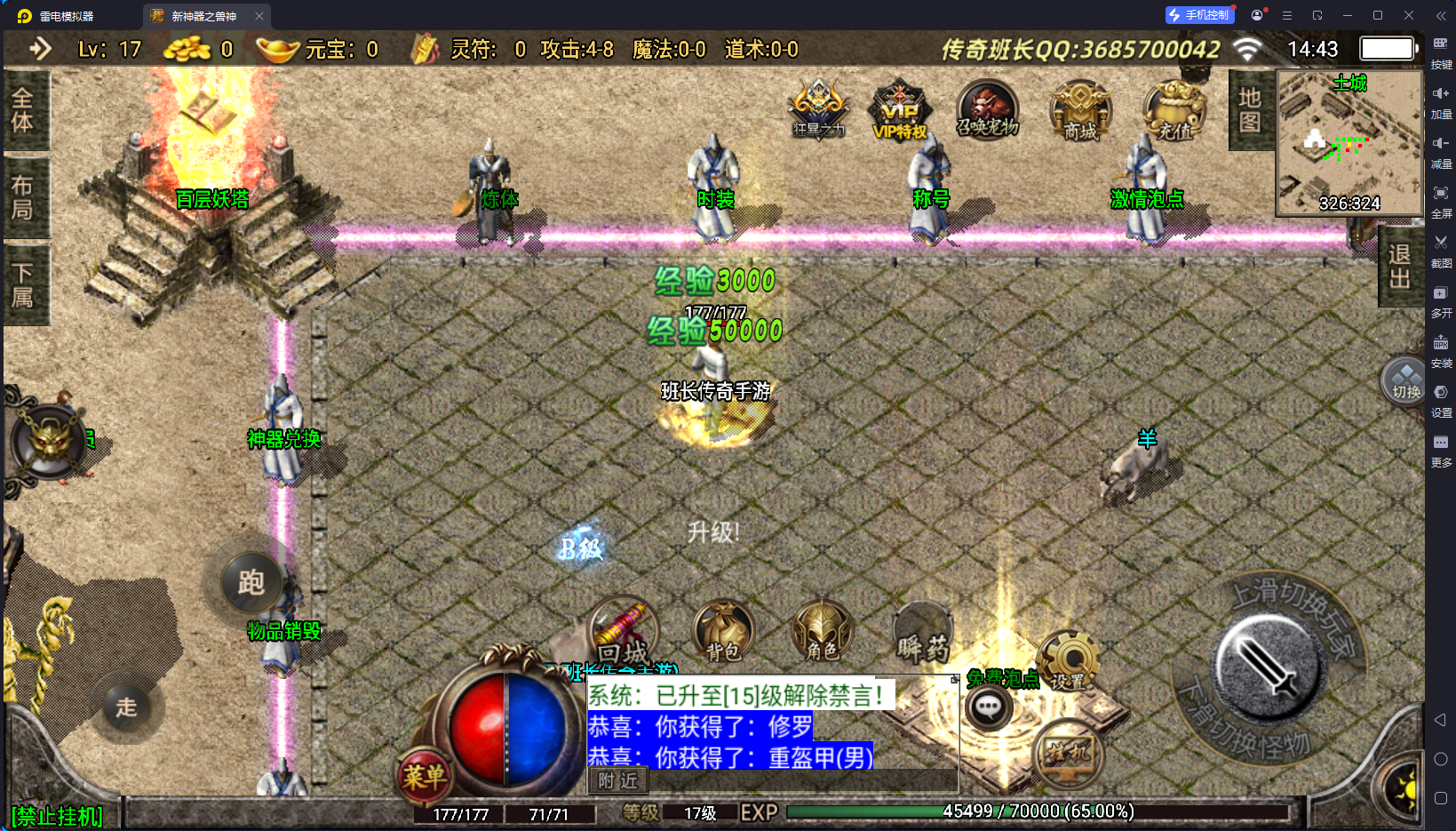The width and height of the screenshot is (1456, 831).
Task: Open the 召唤宠物 summon pet icon
Action: (x=989, y=108)
